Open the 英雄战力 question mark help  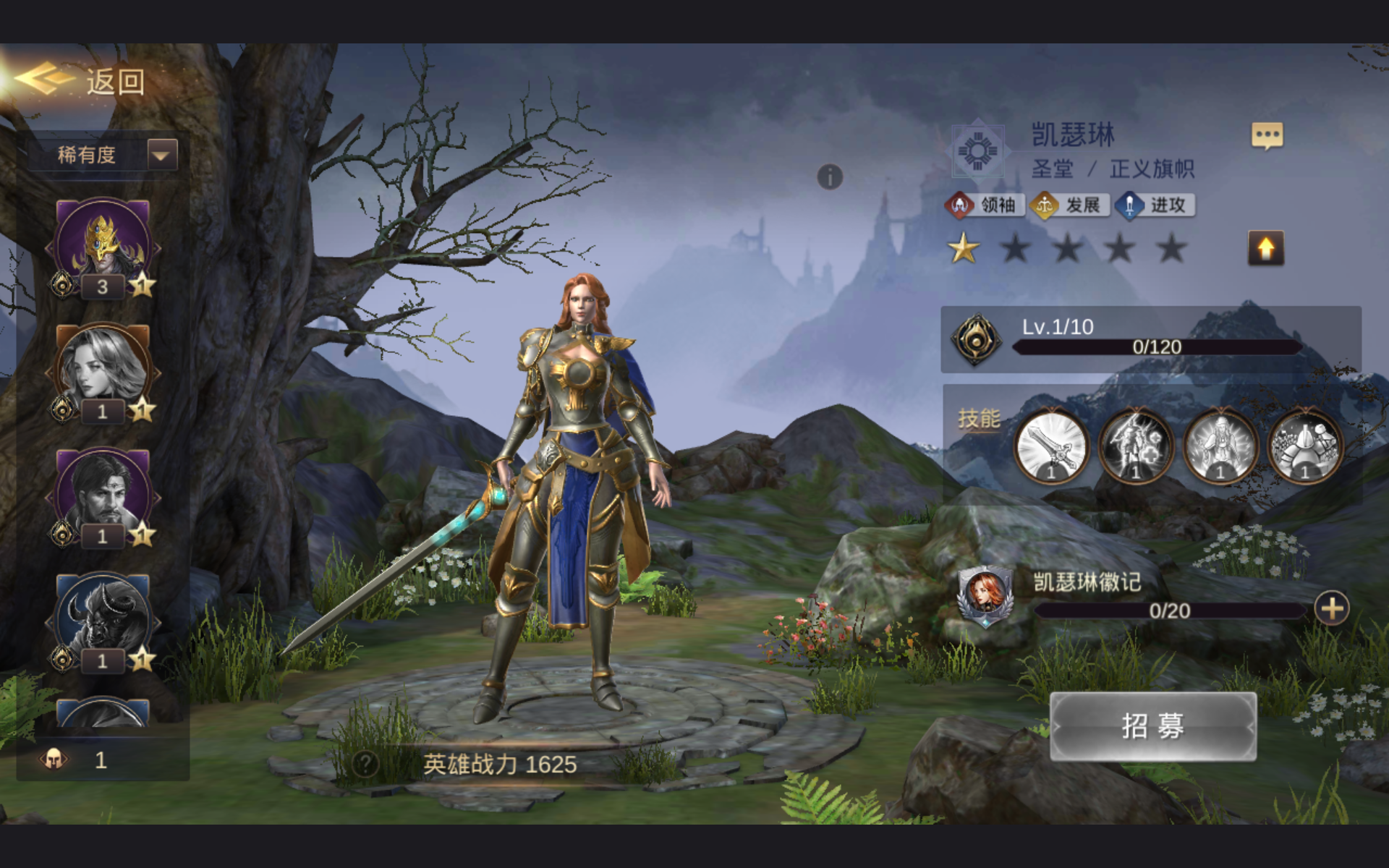point(365,764)
